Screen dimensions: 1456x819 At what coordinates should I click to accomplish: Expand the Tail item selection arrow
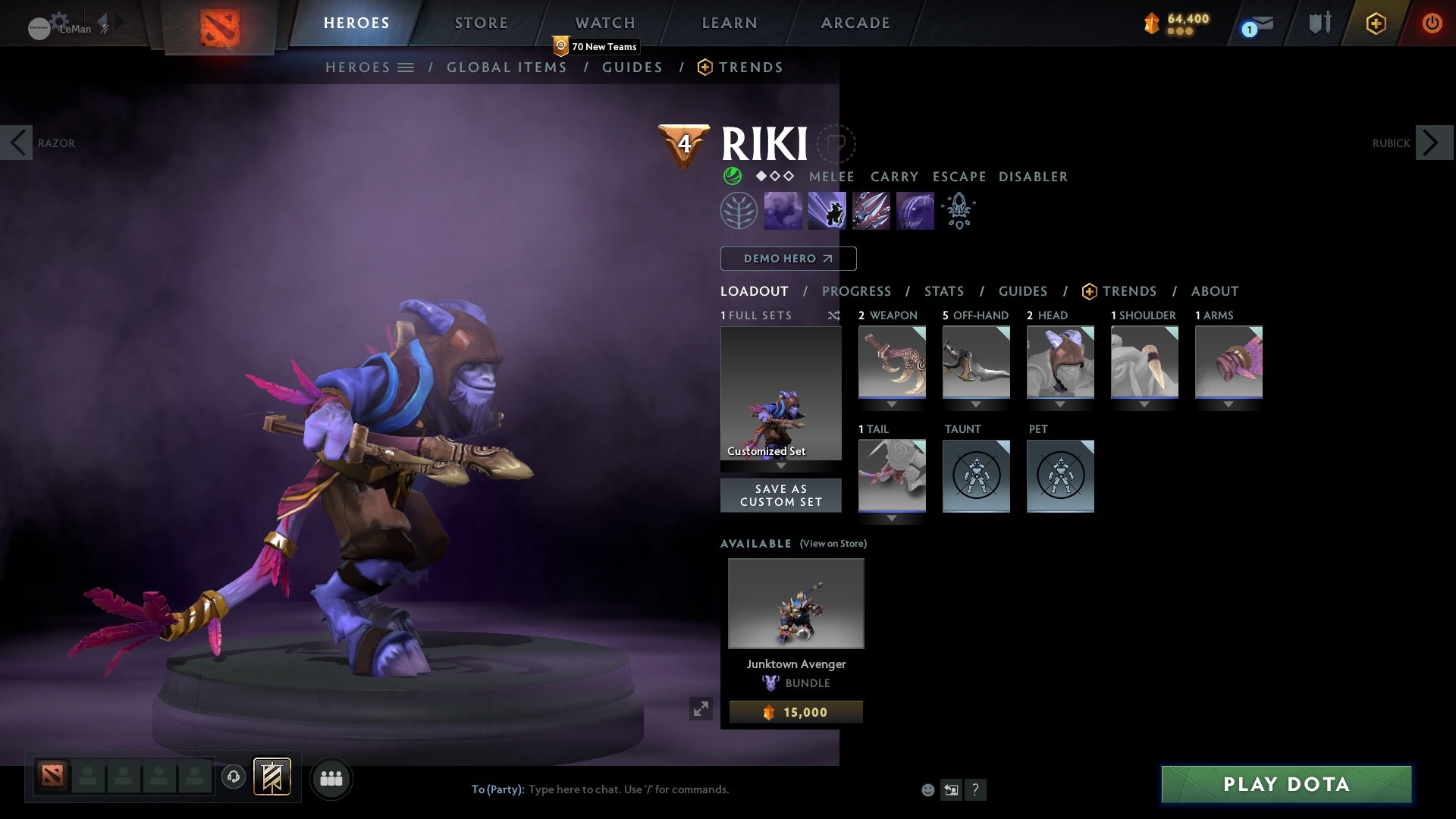tap(892, 517)
